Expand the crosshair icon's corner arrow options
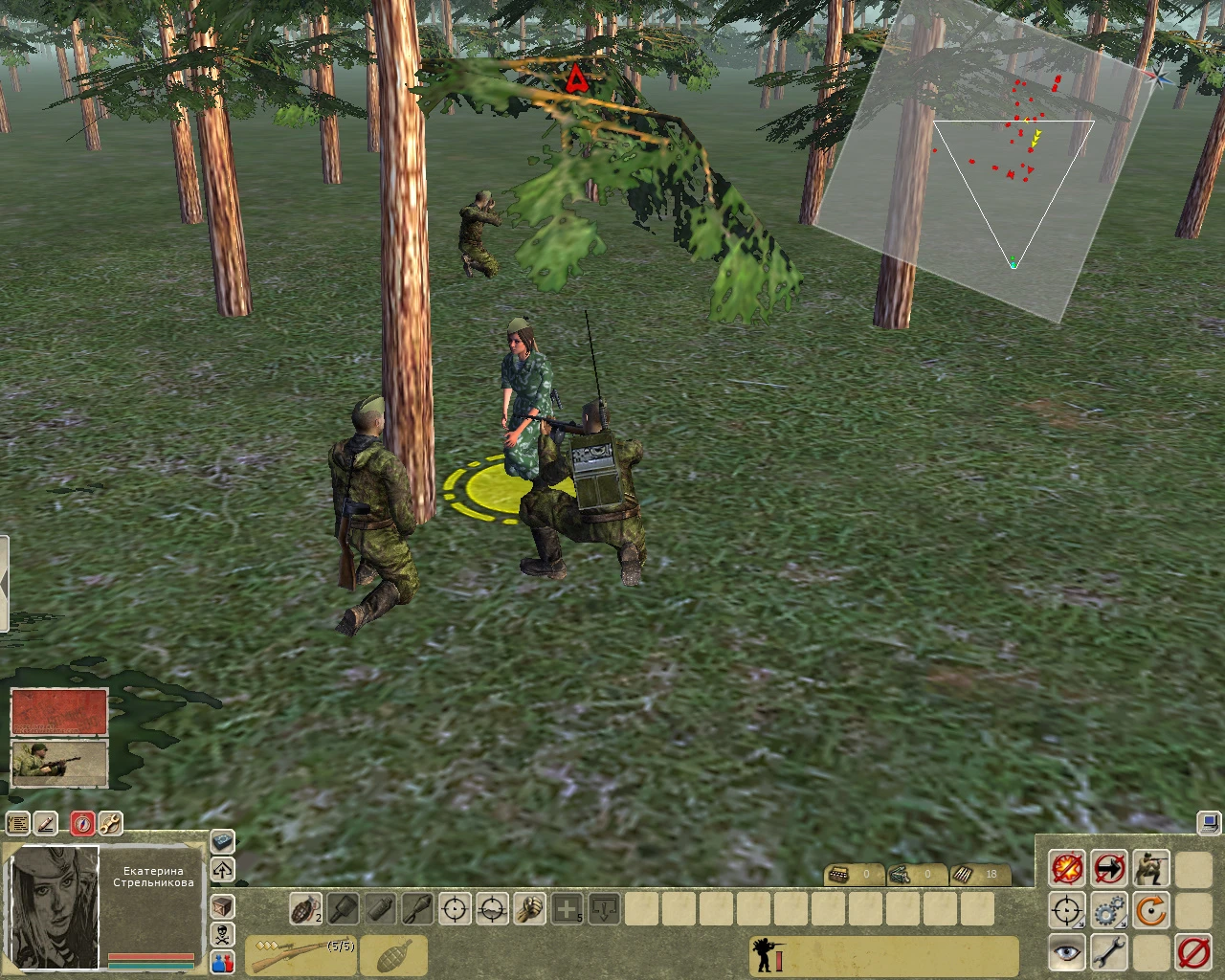Viewport: 1225px width, 980px height. [1080, 924]
